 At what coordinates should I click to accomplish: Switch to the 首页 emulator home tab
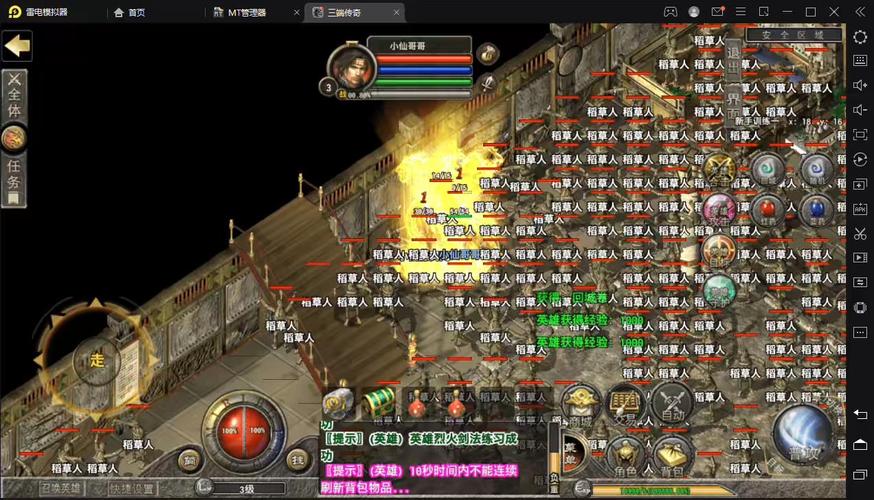tap(129, 12)
